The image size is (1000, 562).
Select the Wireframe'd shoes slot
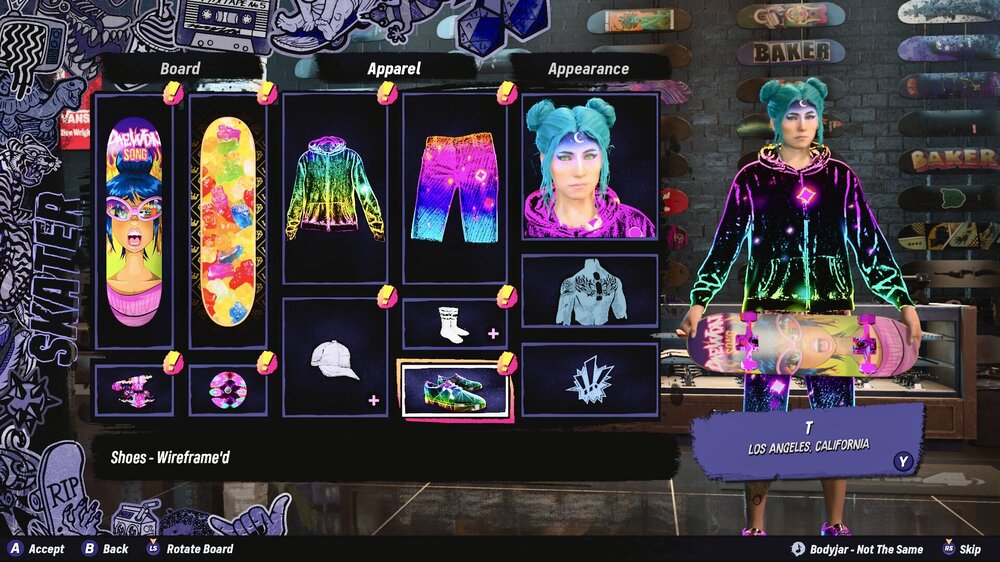pyautogui.click(x=454, y=390)
